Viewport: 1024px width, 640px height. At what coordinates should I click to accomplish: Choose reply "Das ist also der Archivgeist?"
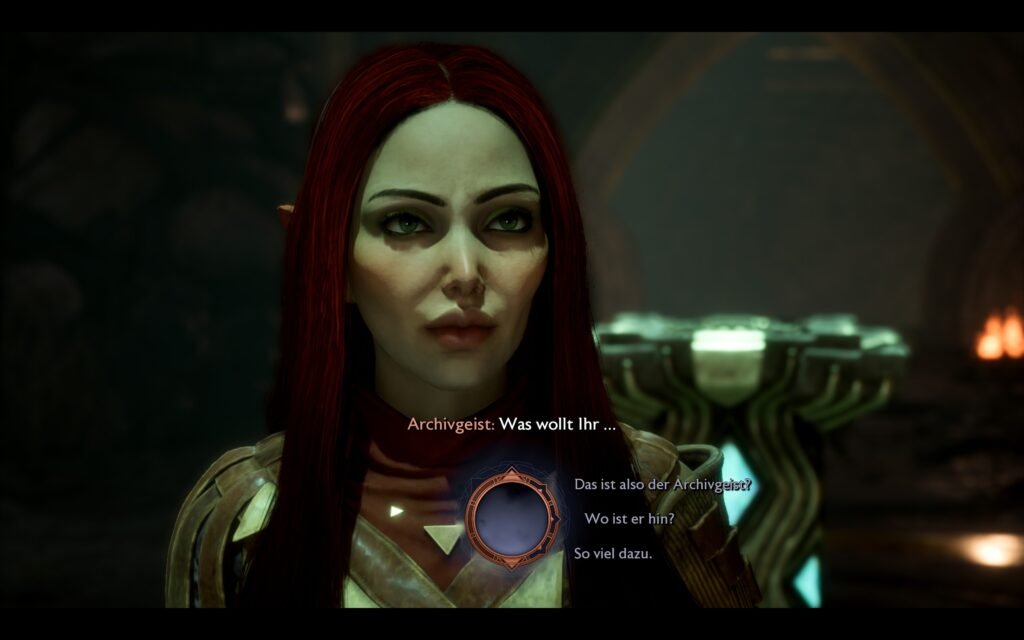point(662,484)
